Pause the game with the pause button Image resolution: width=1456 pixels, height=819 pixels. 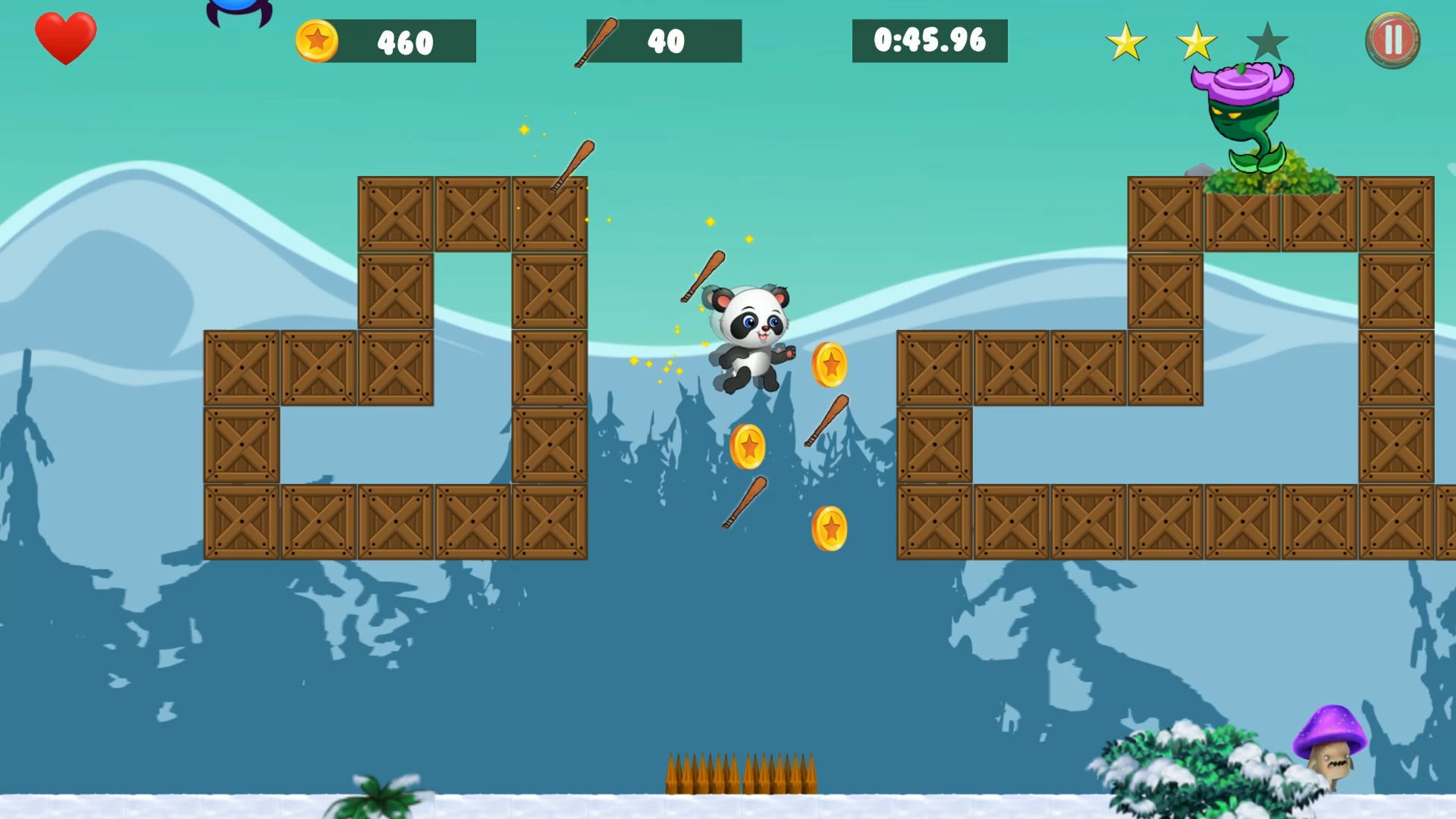[1394, 39]
